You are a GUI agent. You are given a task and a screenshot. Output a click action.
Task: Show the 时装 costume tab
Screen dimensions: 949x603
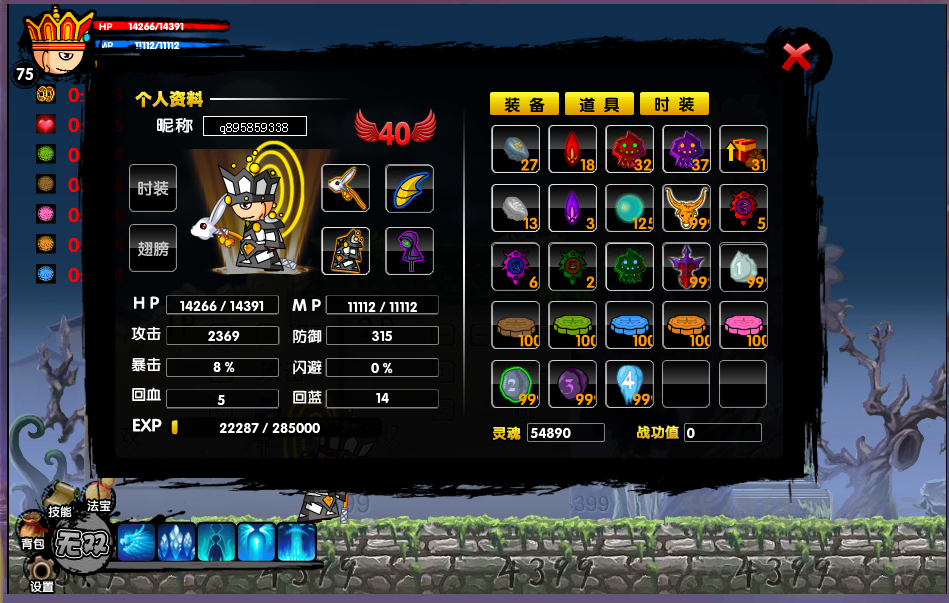674,104
